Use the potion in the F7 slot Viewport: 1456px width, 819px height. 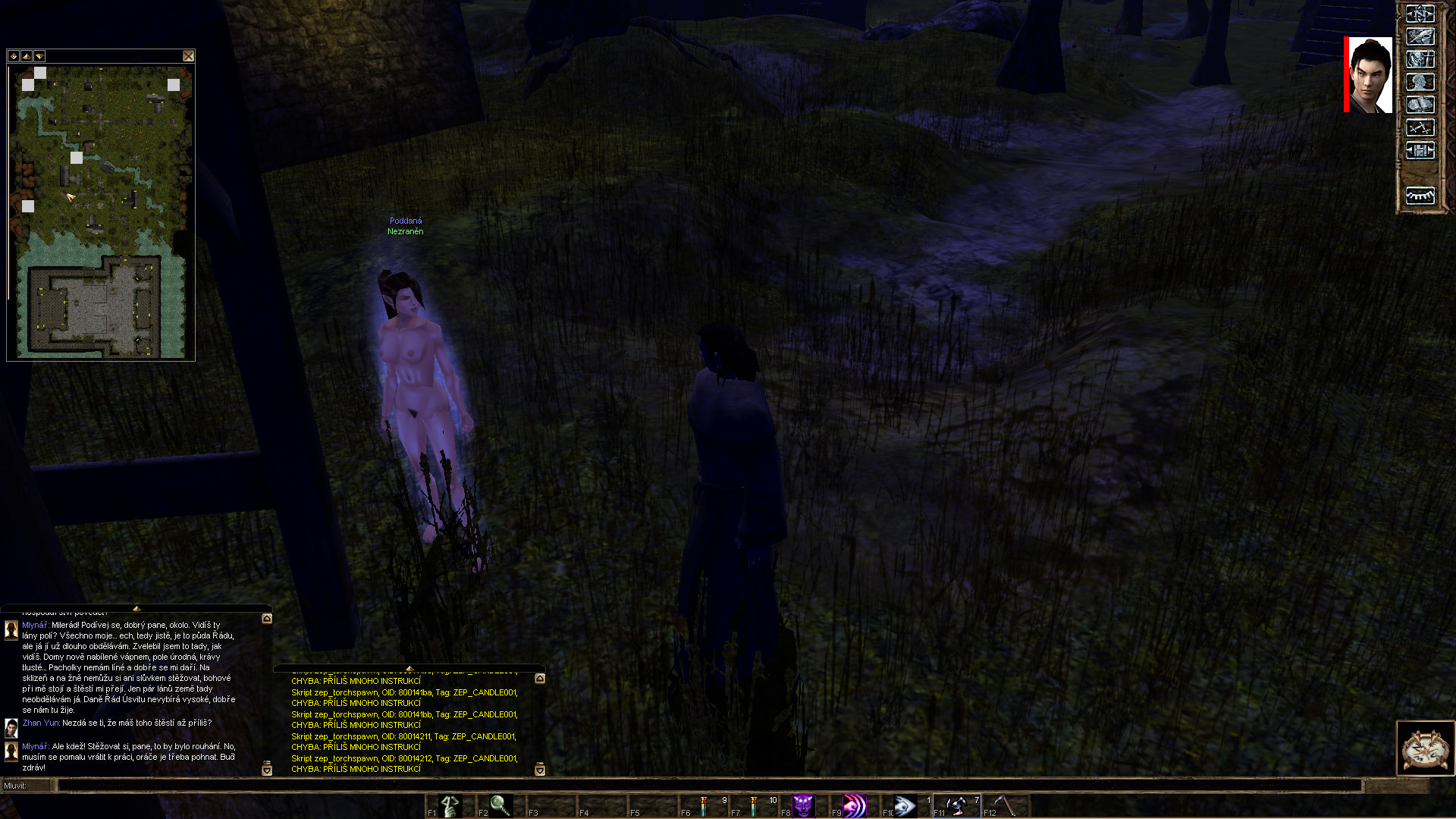pyautogui.click(x=755, y=805)
